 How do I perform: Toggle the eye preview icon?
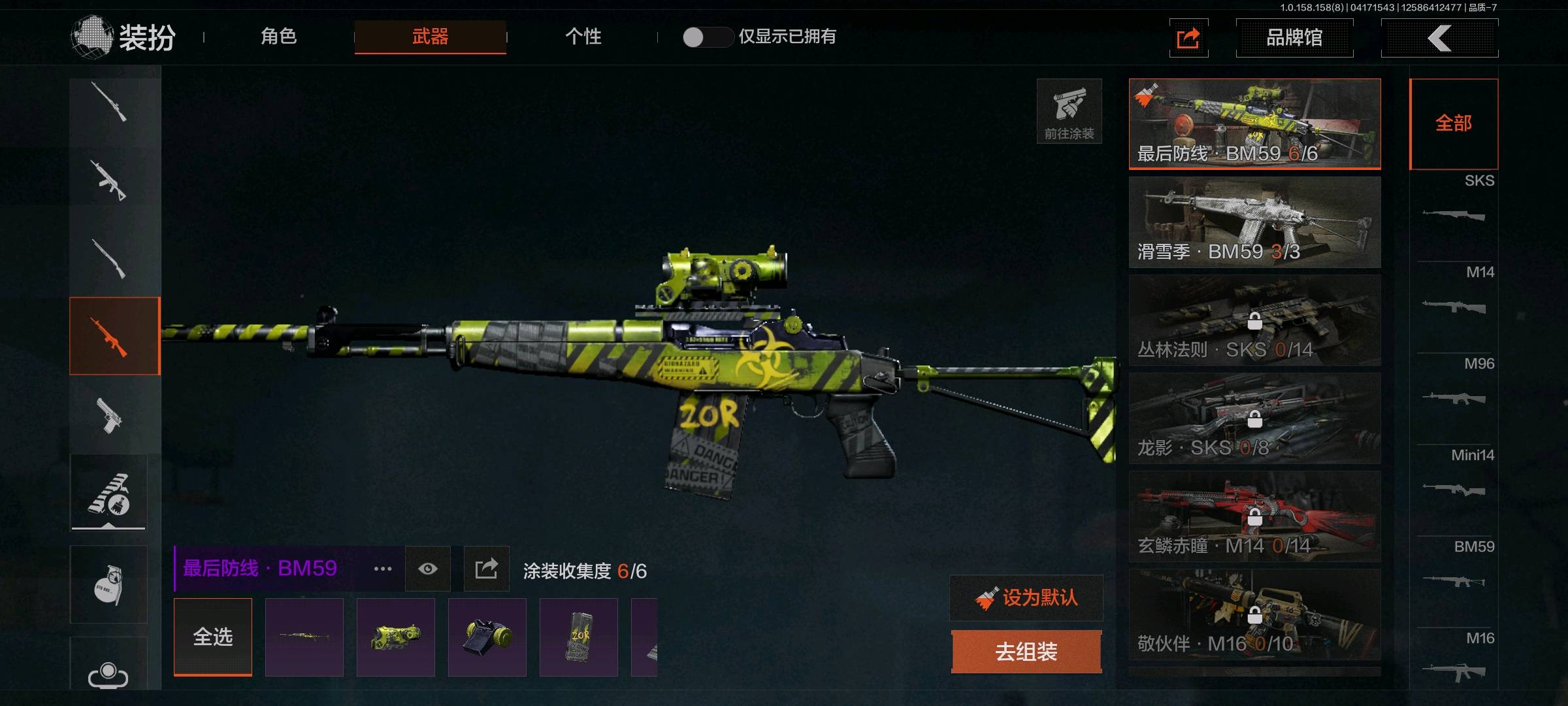(428, 569)
